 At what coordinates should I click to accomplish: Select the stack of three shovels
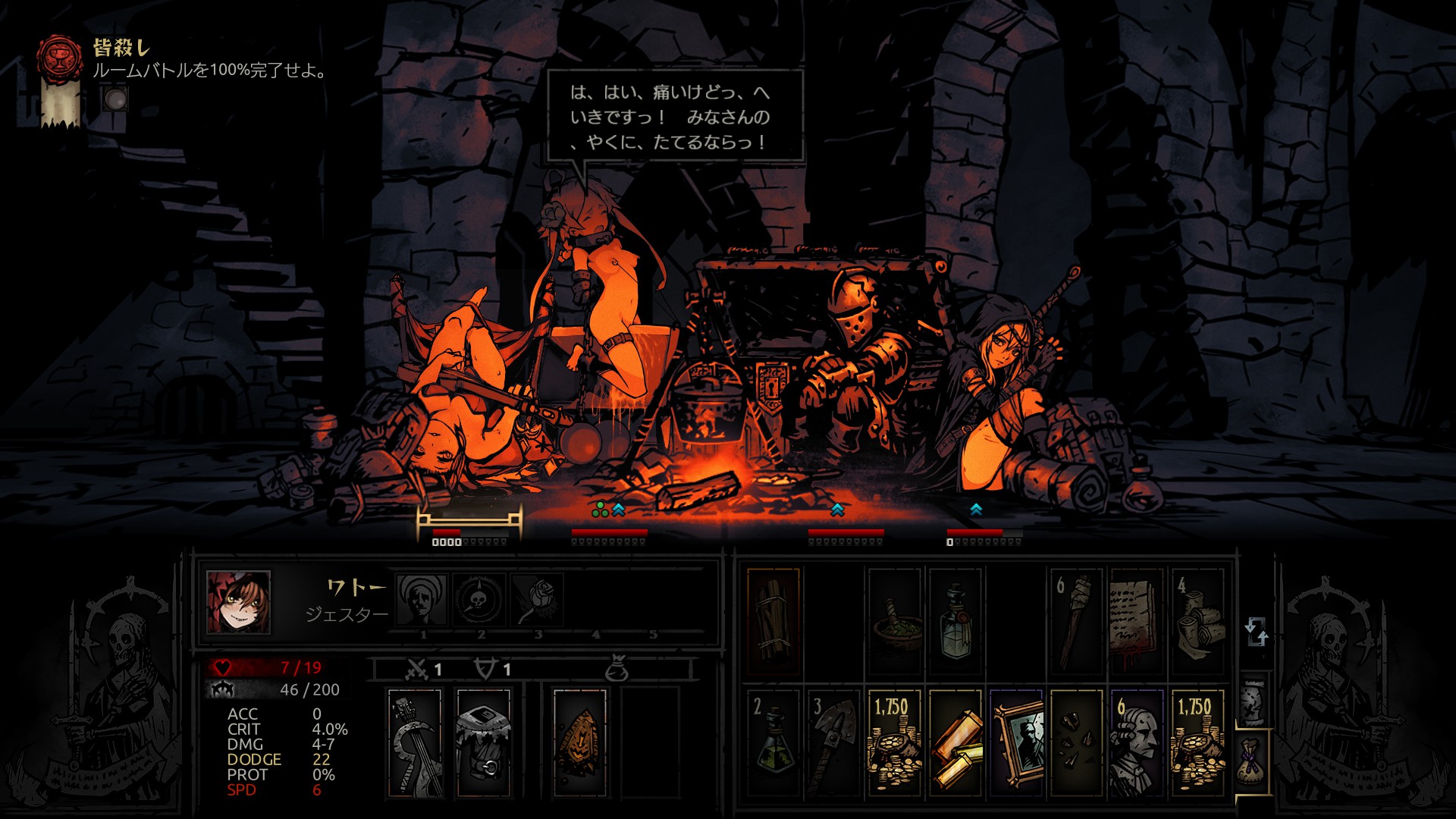834,743
